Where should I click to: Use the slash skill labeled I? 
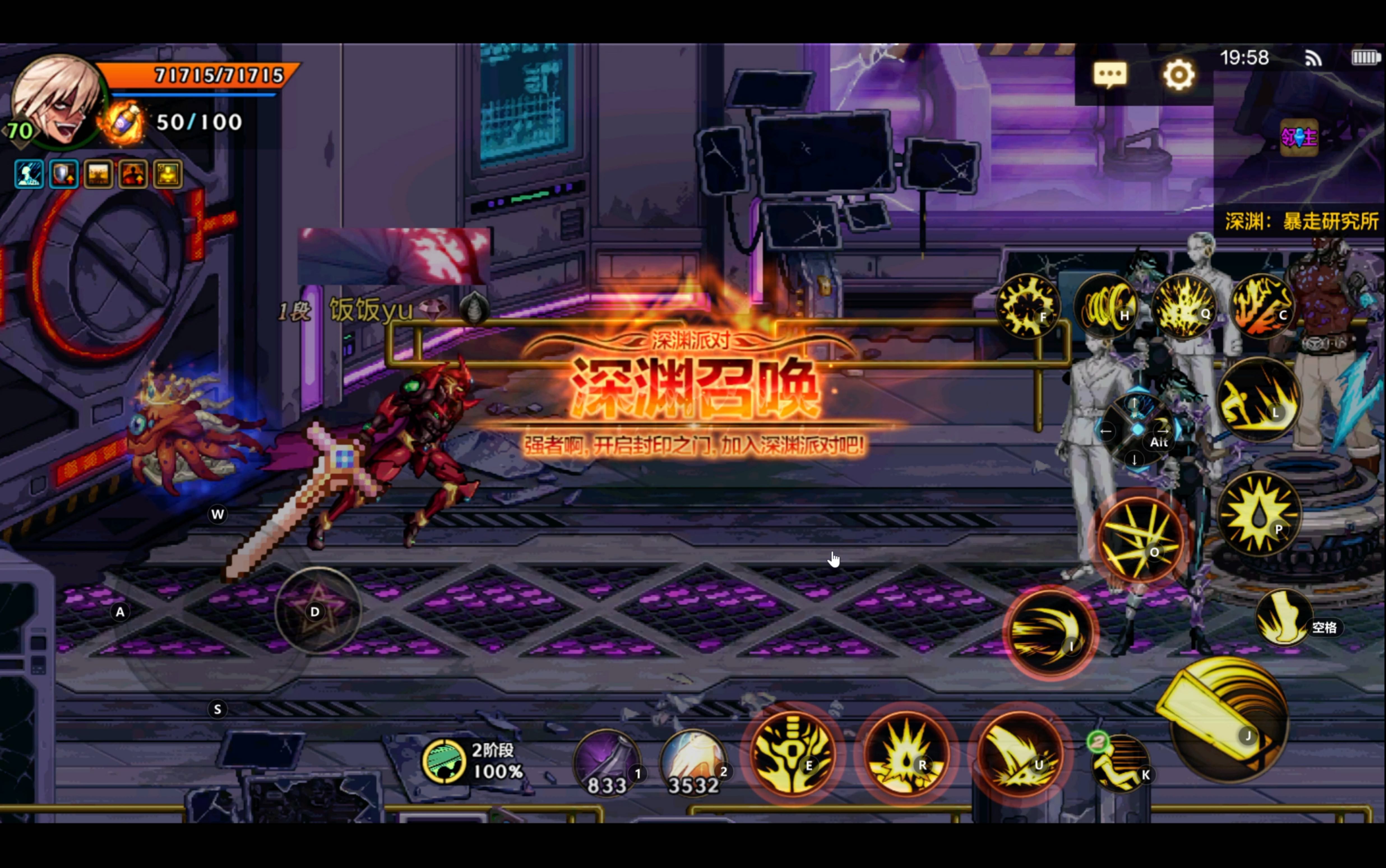pos(1049,633)
